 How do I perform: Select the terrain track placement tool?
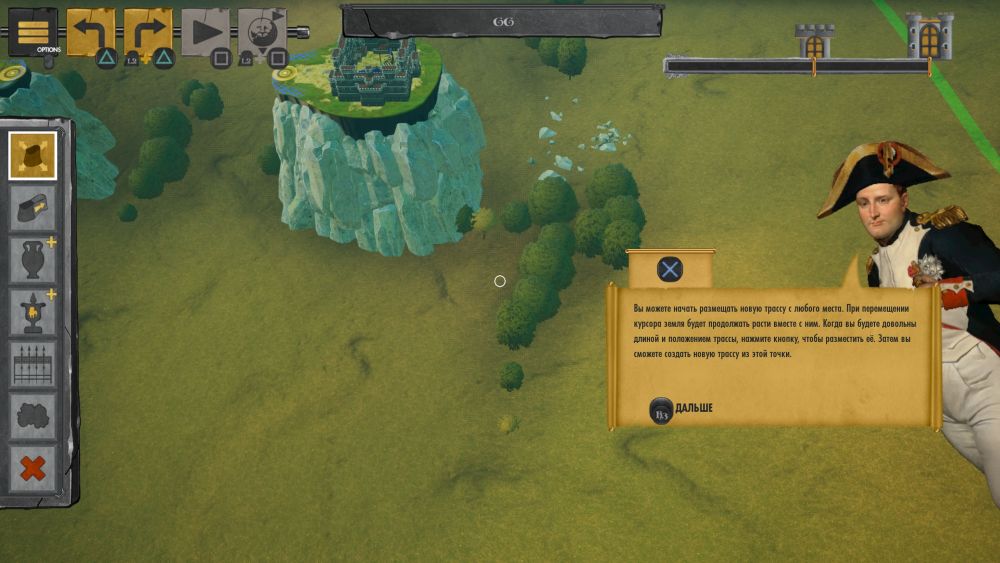(33, 155)
